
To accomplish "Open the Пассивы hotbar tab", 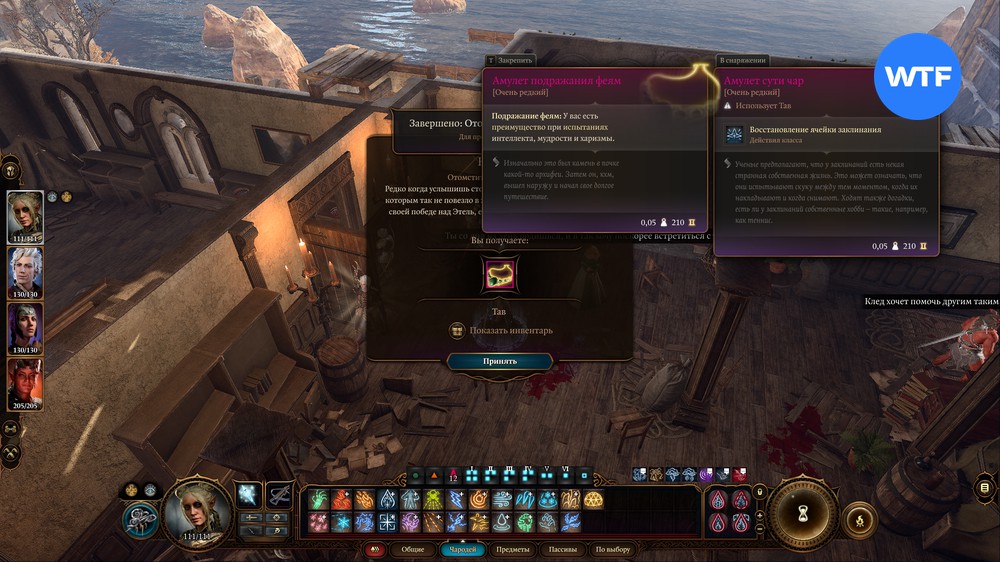I will (x=562, y=549).
